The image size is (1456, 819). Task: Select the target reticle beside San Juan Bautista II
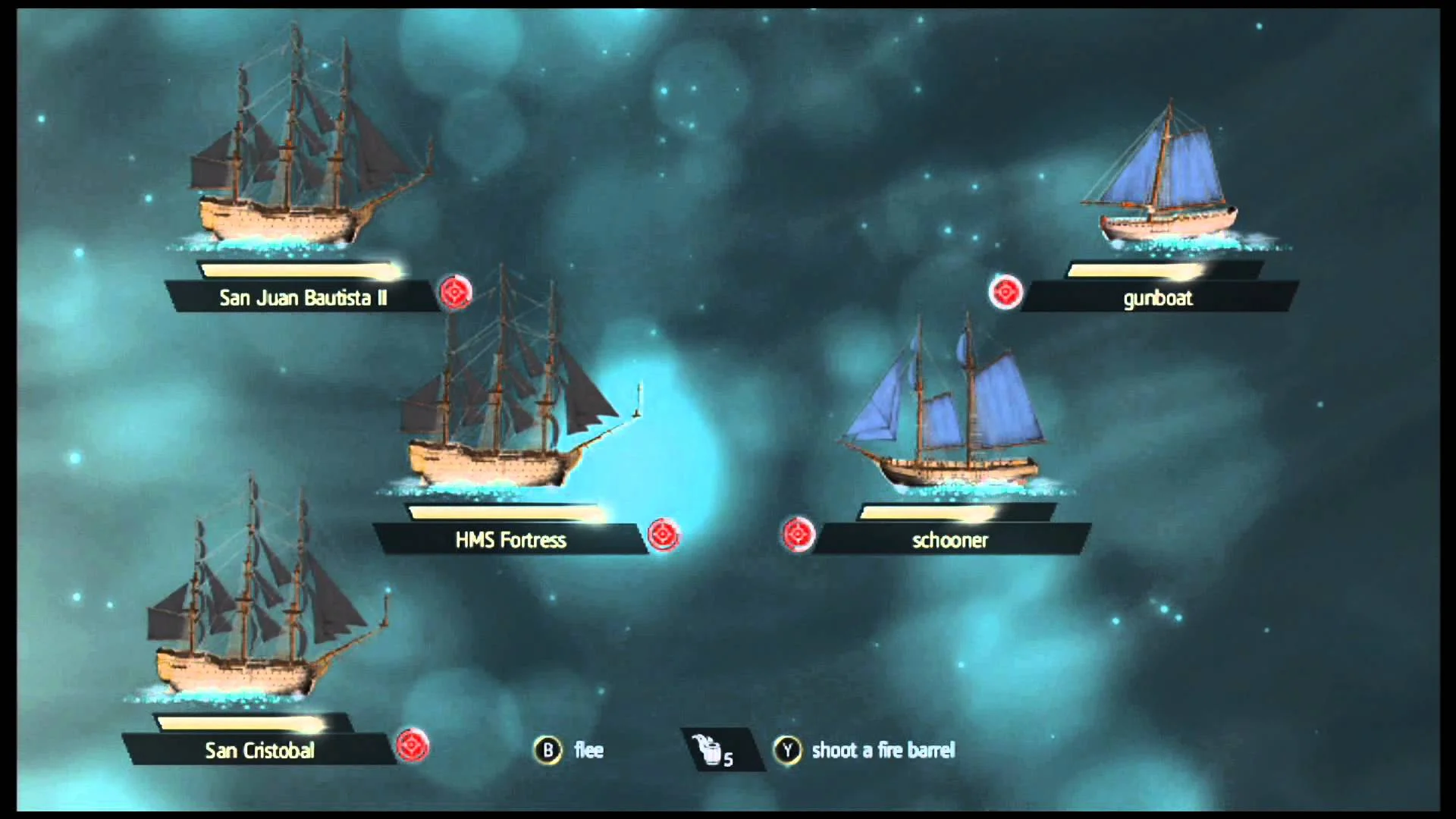pos(455,293)
